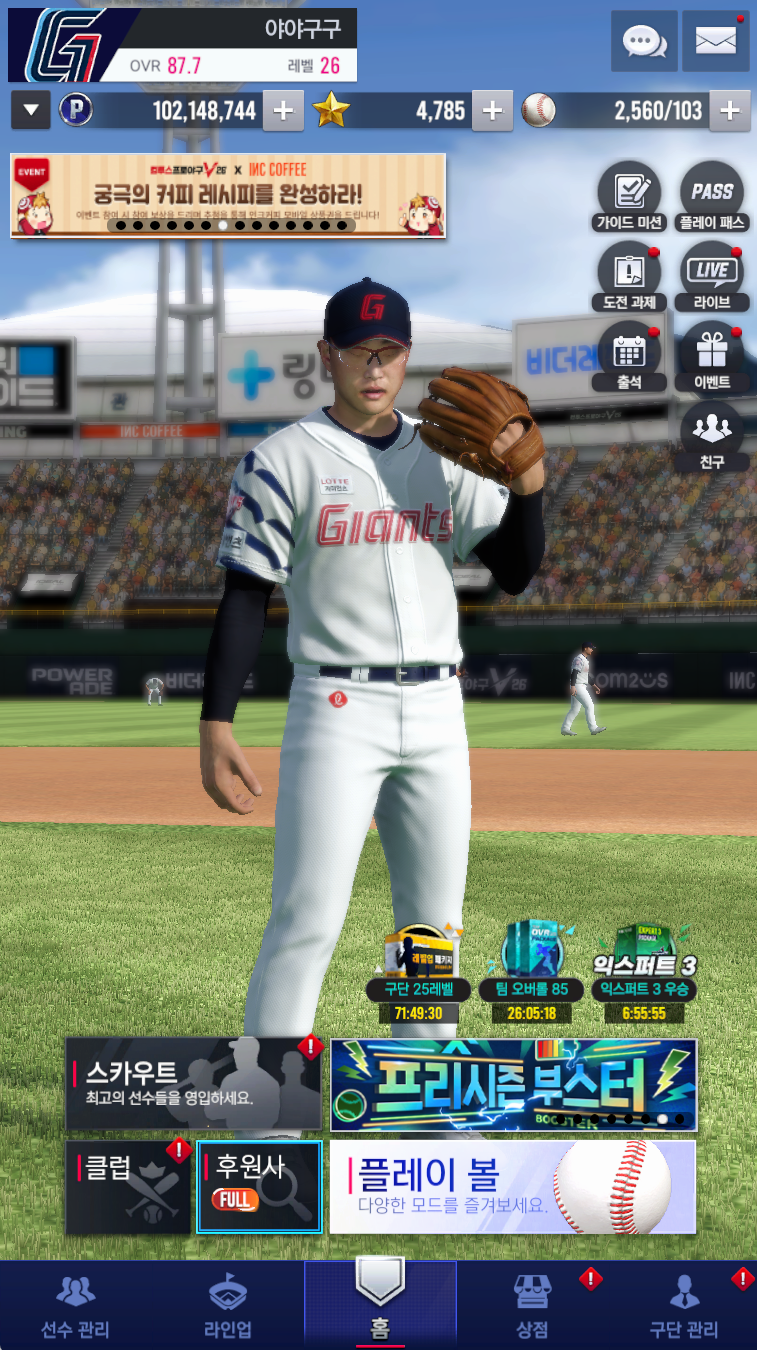Image resolution: width=757 pixels, height=1350 pixels.
Task: Check 출석 attendance calendar
Action: click(x=629, y=357)
